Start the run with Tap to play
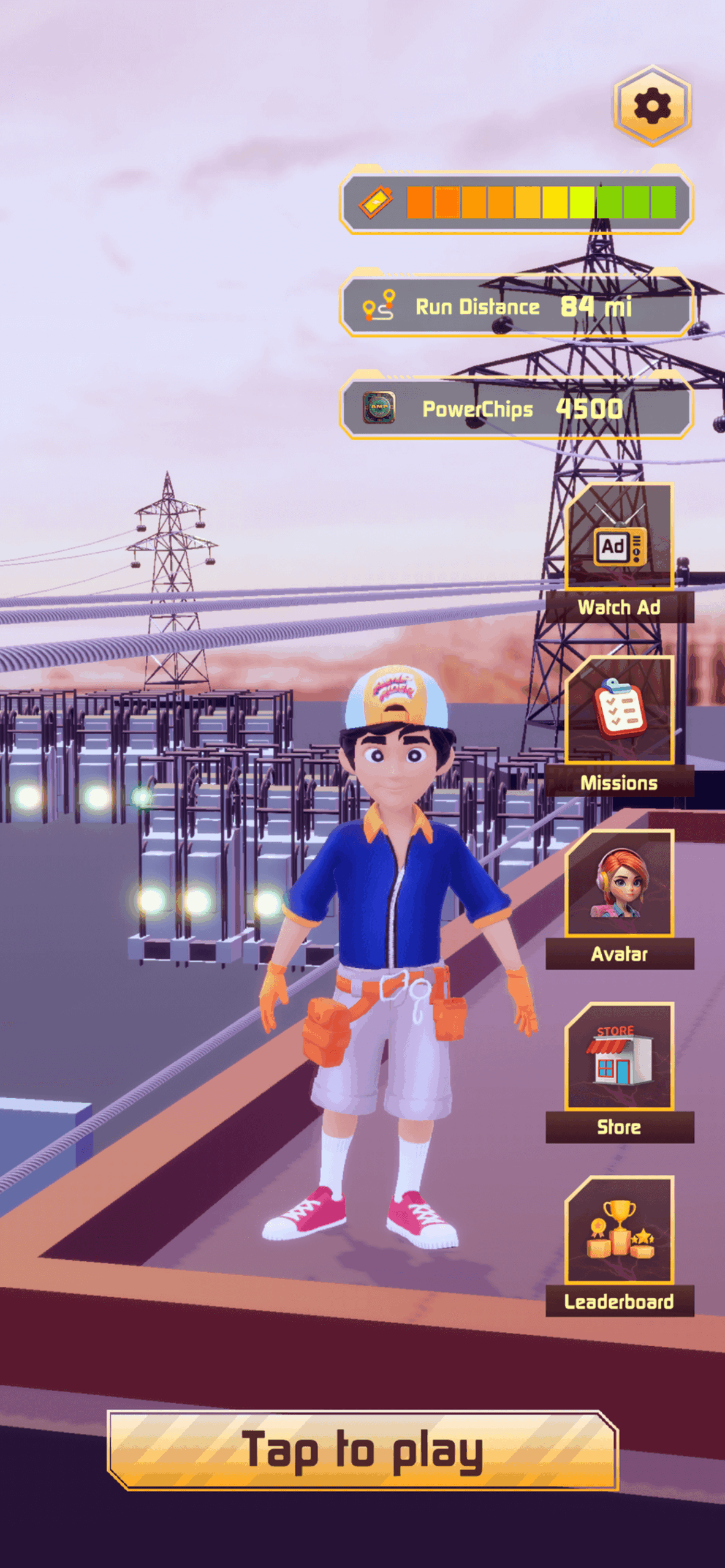The width and height of the screenshot is (725, 1568). (x=362, y=1450)
